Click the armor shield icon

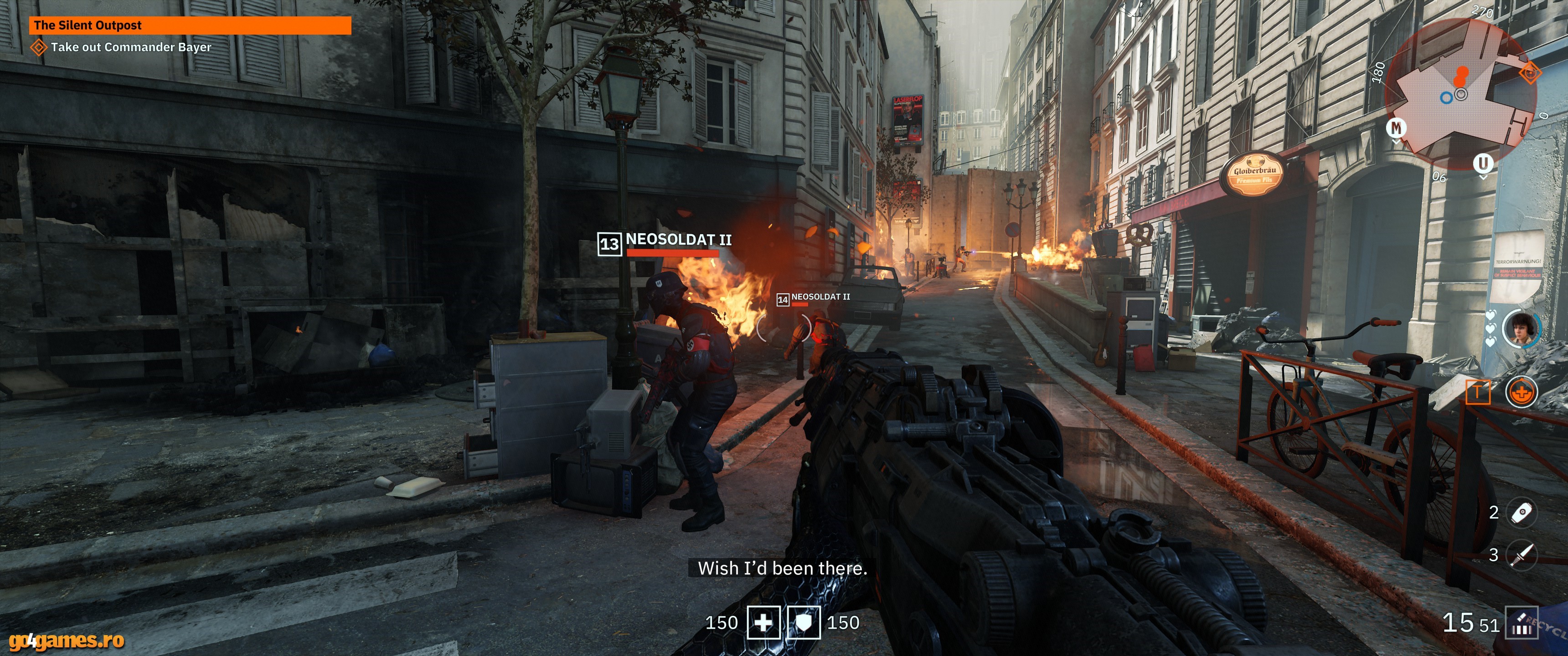point(804,623)
